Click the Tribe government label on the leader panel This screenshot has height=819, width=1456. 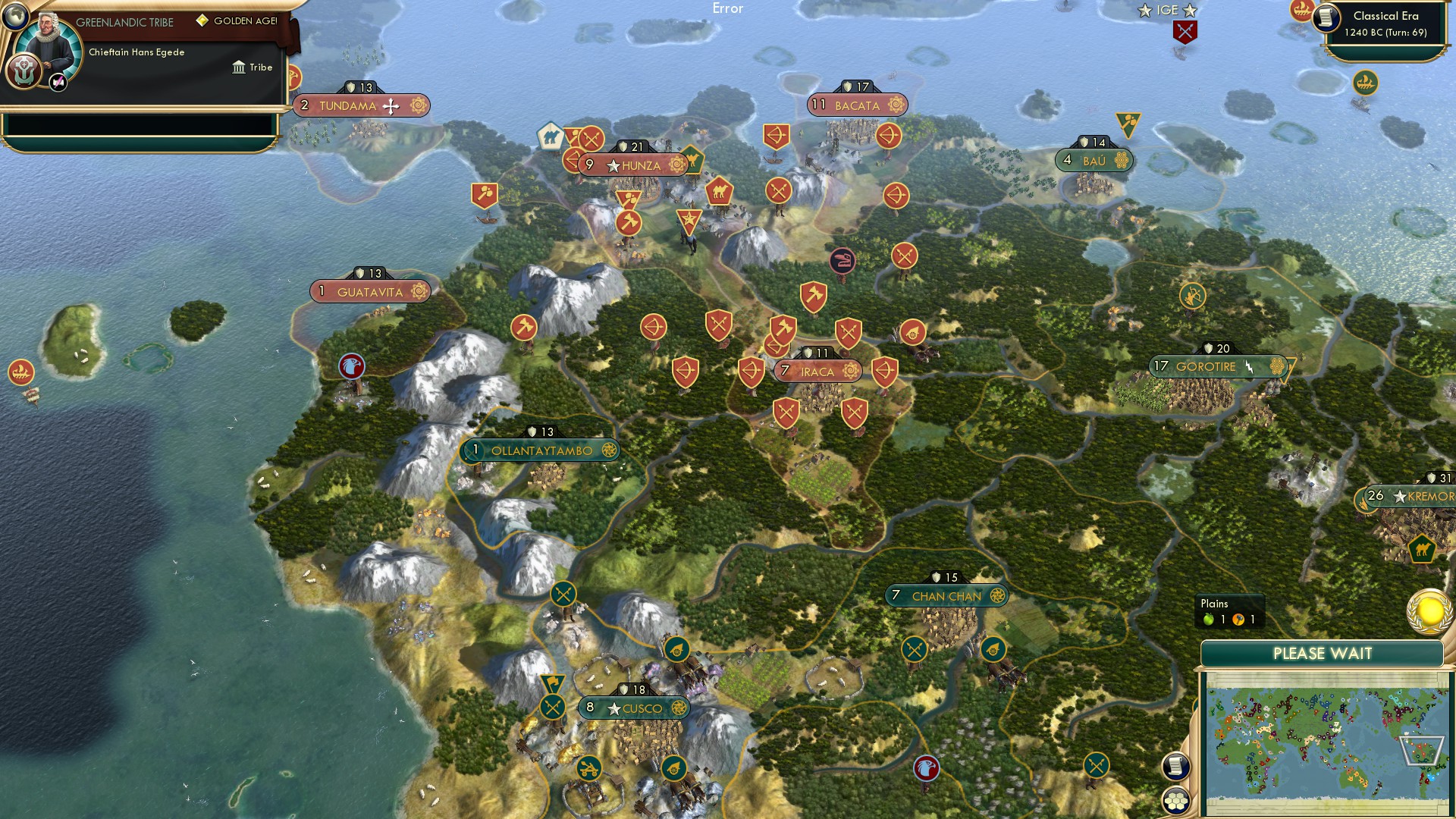253,67
